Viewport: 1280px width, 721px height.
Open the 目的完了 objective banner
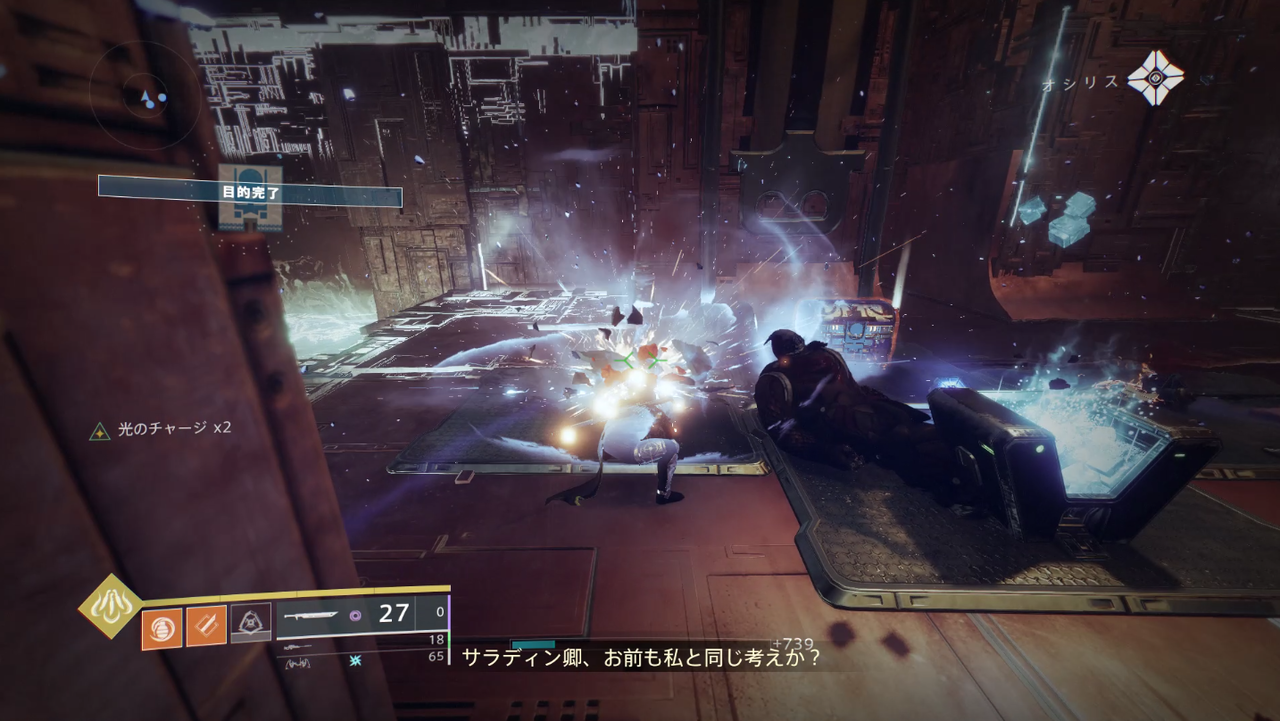tap(250, 191)
